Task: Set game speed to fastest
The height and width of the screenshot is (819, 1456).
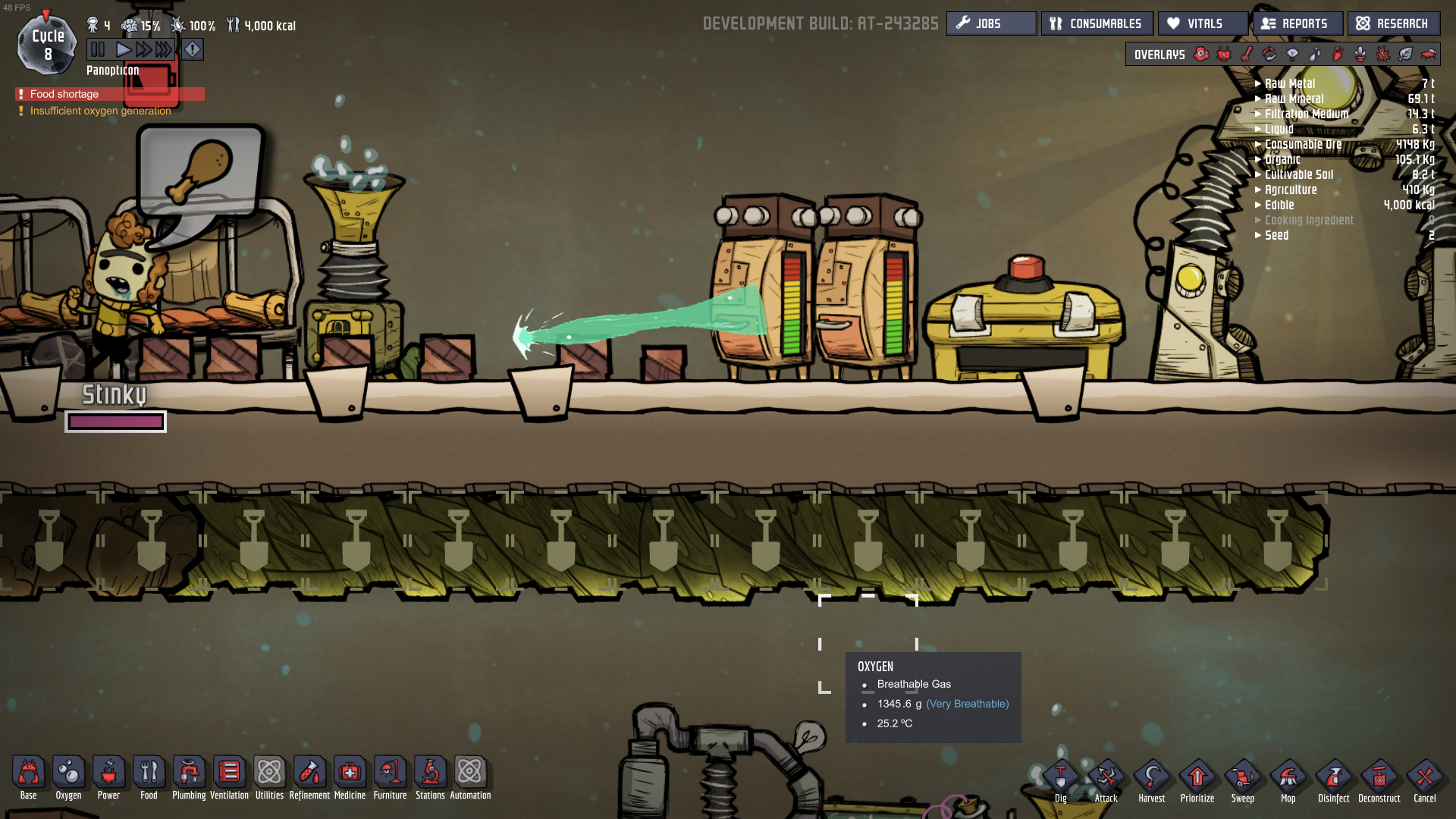Action: click(164, 50)
